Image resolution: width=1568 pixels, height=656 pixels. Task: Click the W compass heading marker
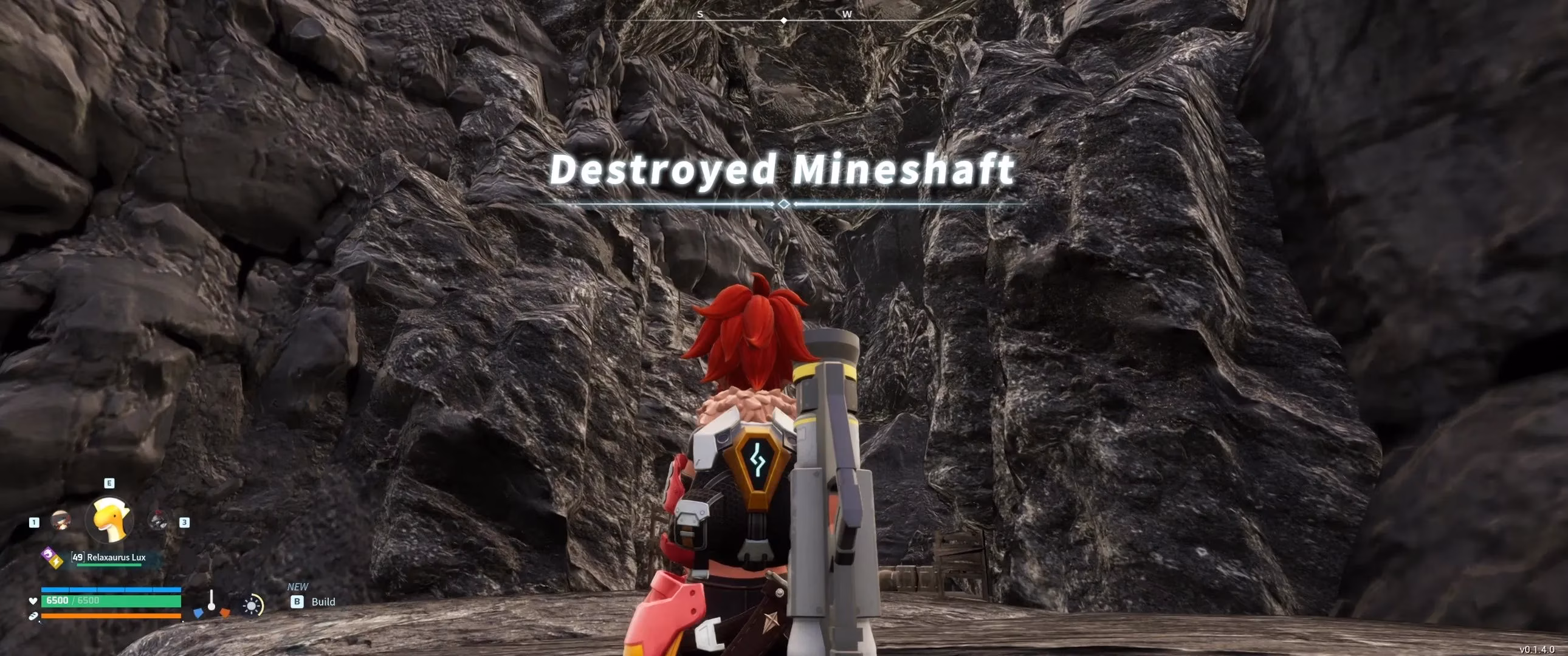(847, 13)
